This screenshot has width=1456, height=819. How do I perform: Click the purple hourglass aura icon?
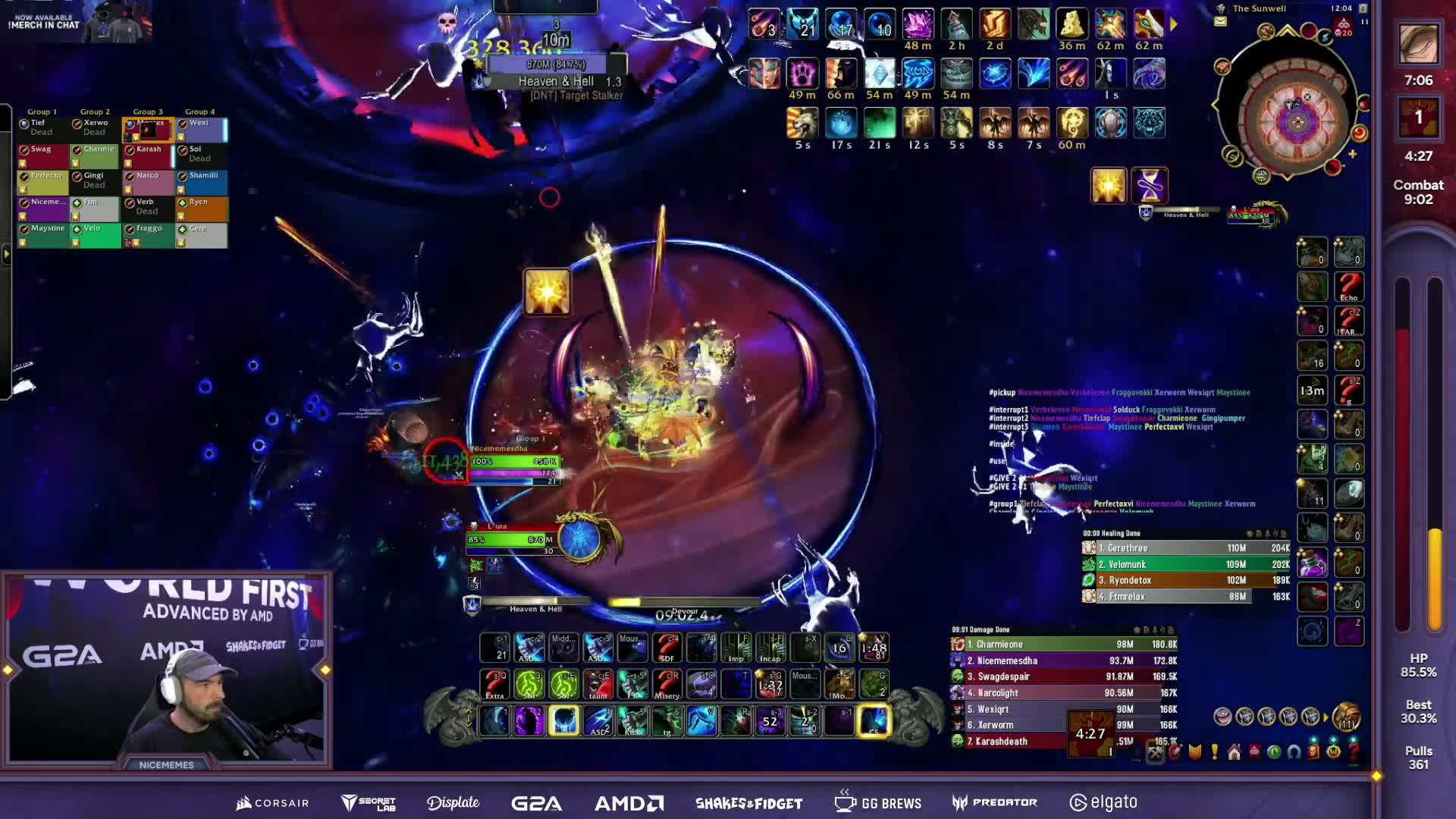(1150, 185)
